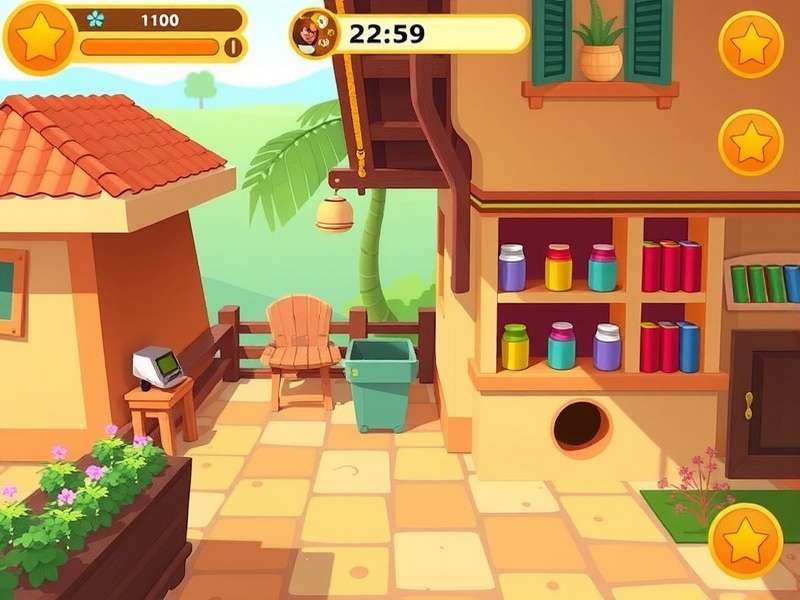
Task: Click the star badge beside the 1100 counter
Action: coord(39,36)
